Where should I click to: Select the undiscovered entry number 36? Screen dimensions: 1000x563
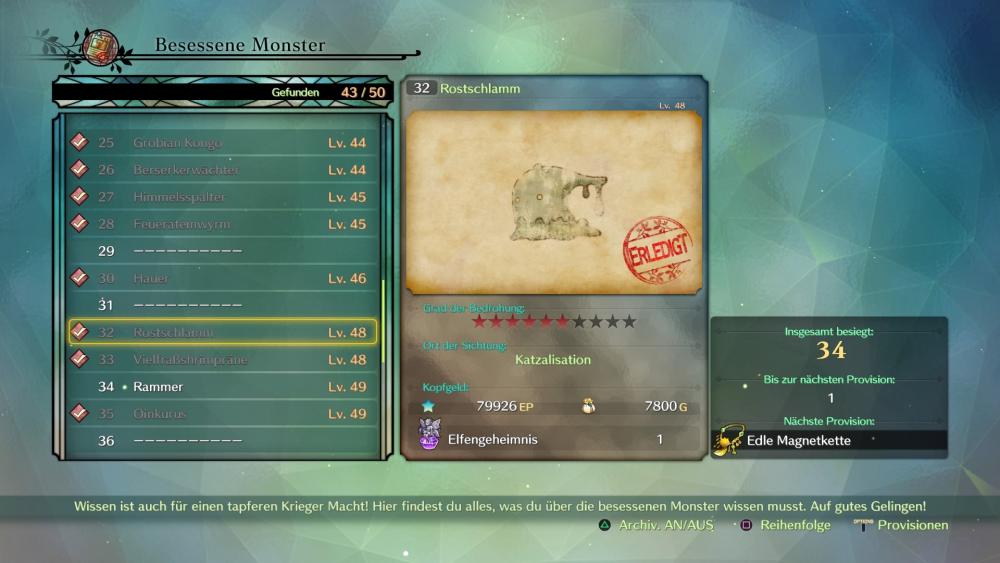[x=222, y=440]
